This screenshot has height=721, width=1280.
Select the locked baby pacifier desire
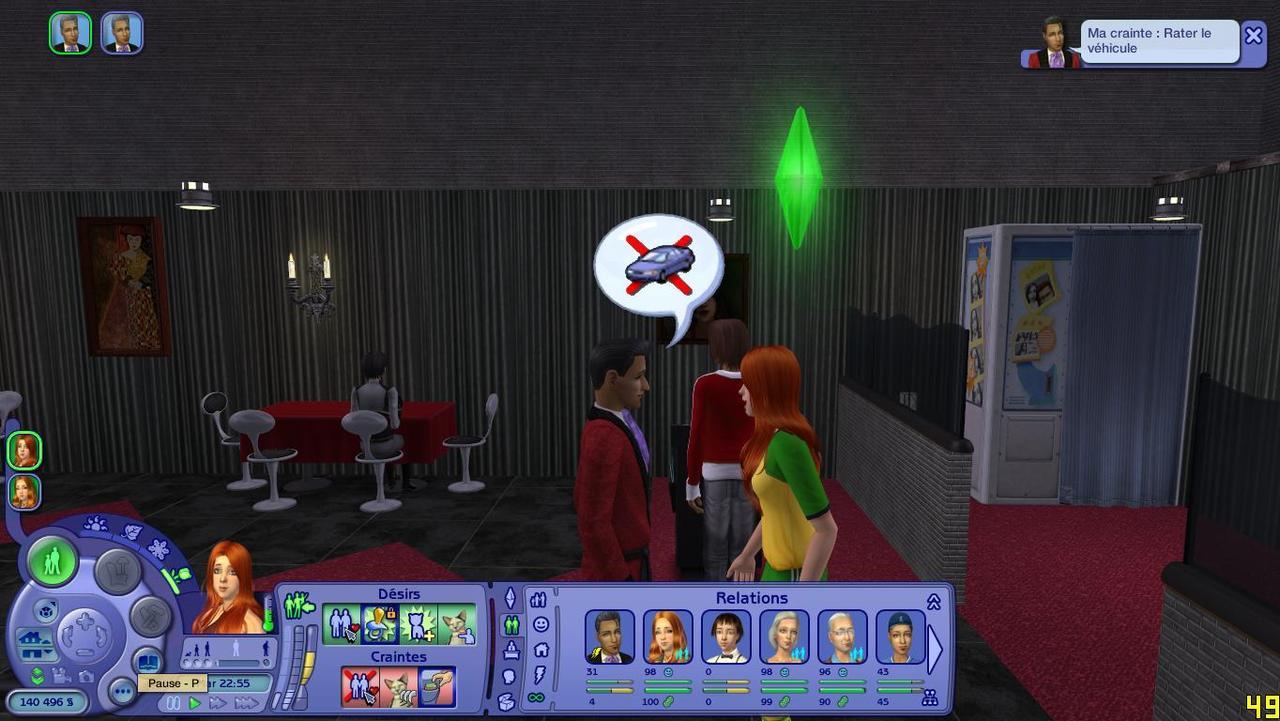point(380,624)
